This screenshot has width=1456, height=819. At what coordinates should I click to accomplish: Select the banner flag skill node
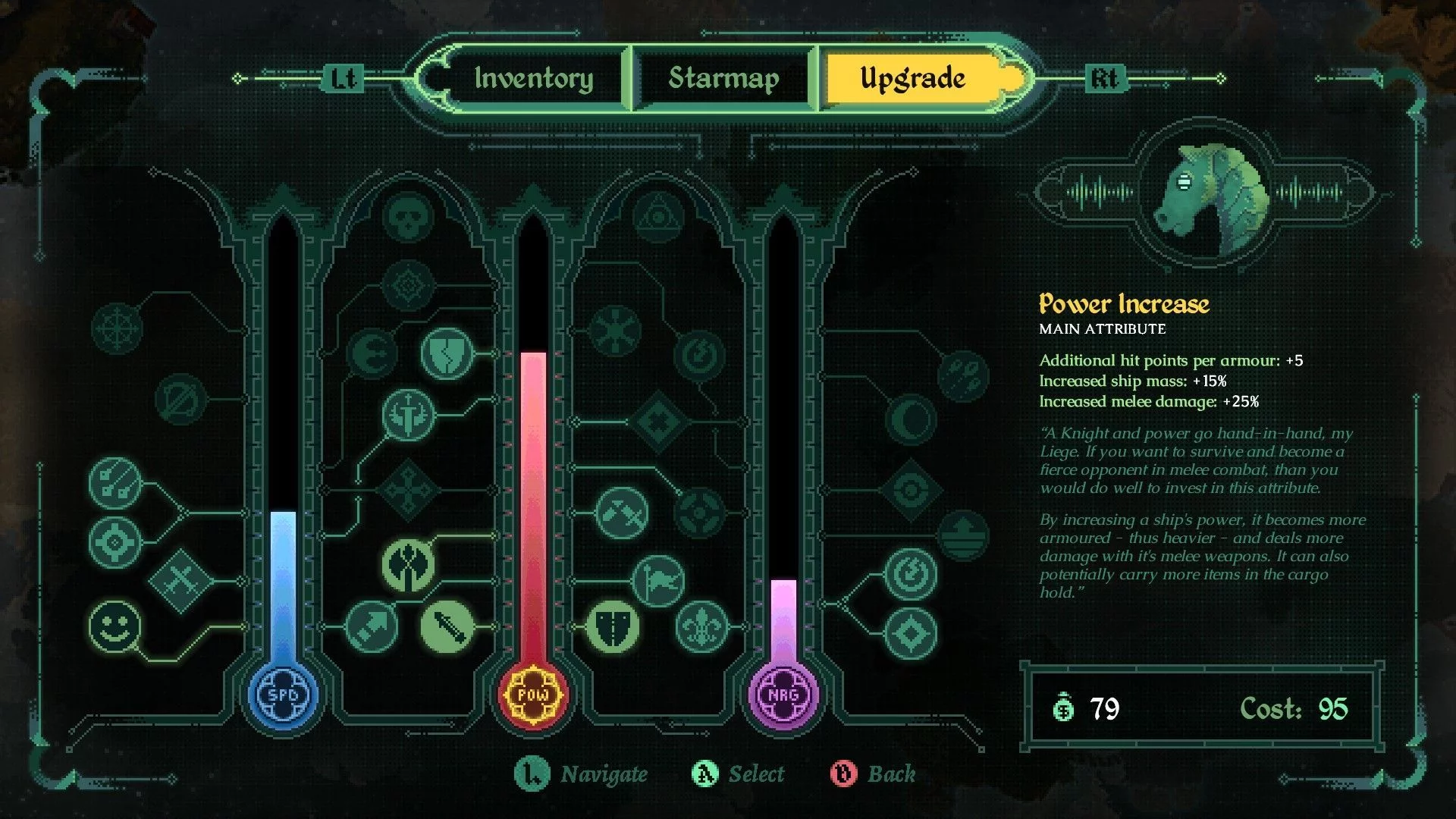point(658,581)
